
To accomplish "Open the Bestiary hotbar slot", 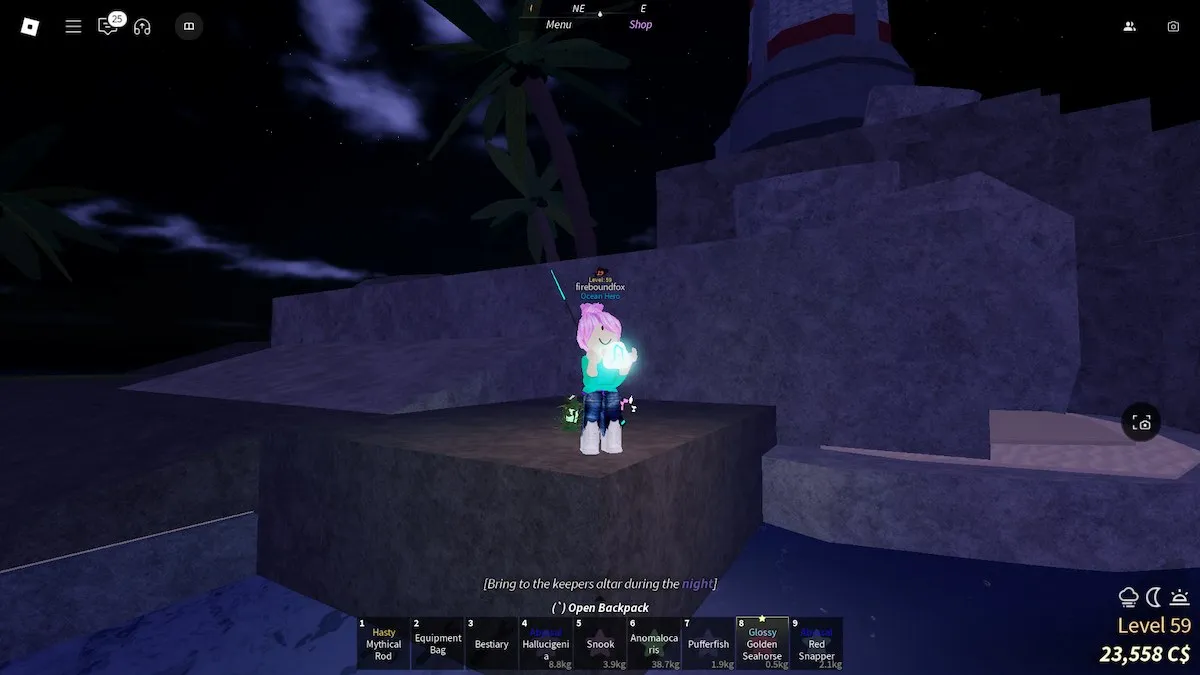I will click(492, 643).
